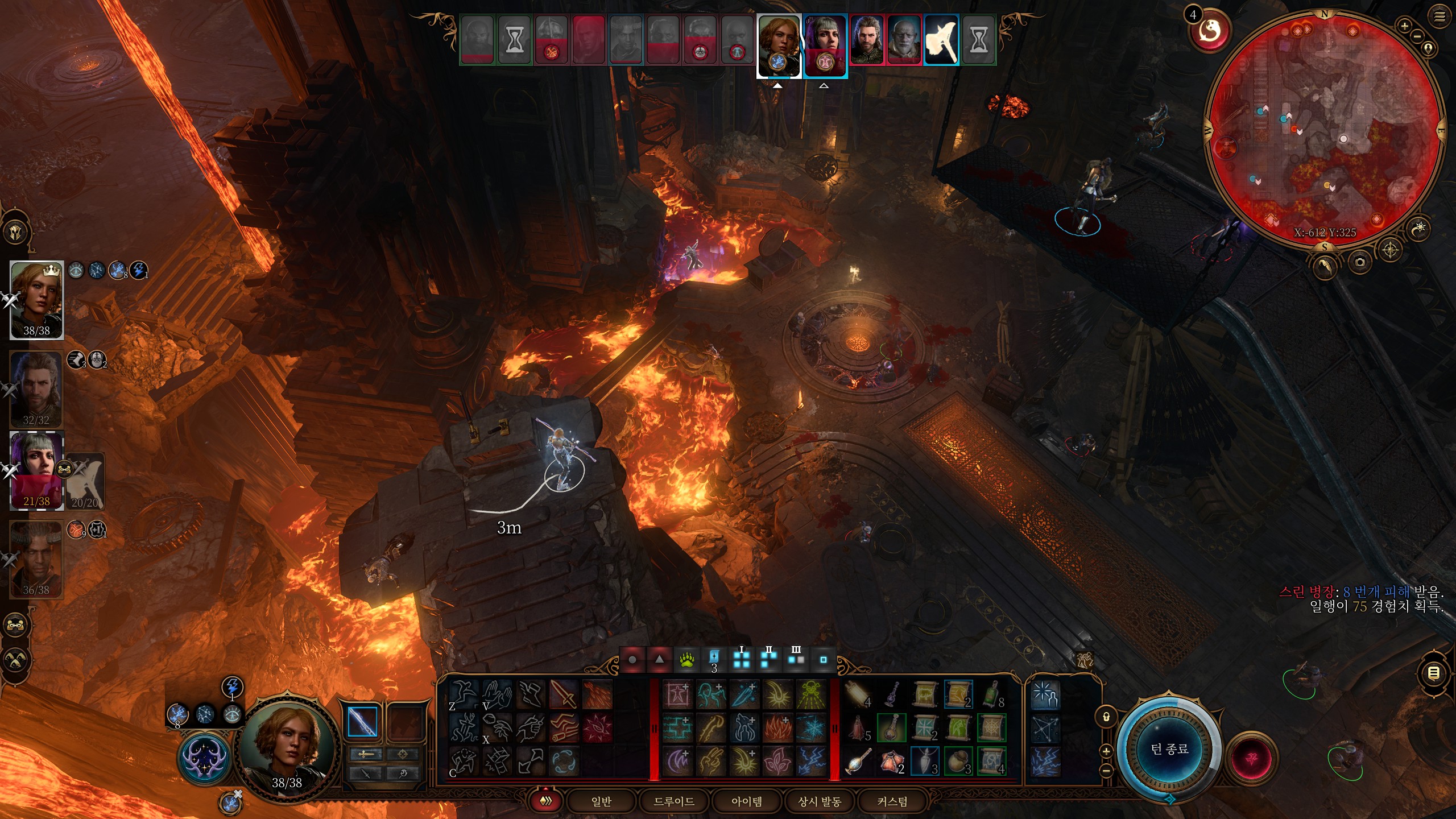Activate the starry antlers class ability
The image size is (1456, 819).
pyautogui.click(x=204, y=758)
